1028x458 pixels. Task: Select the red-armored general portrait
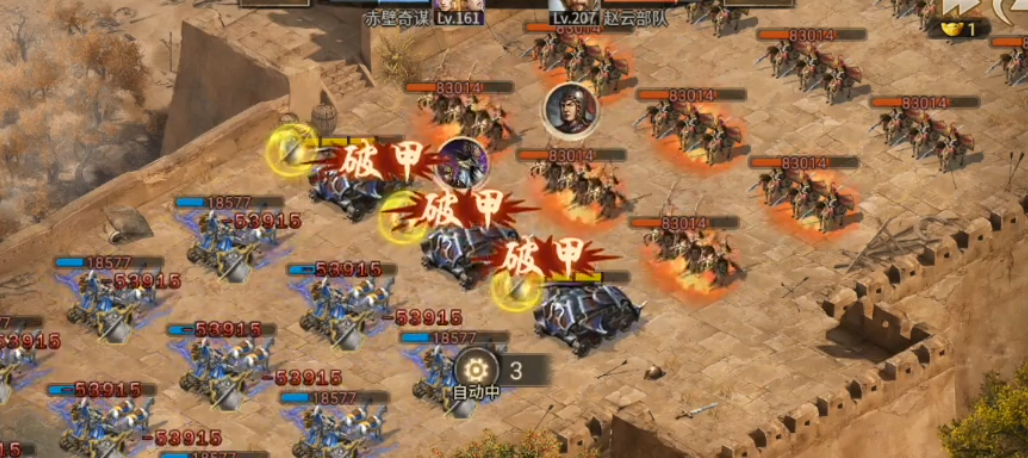tap(569, 109)
